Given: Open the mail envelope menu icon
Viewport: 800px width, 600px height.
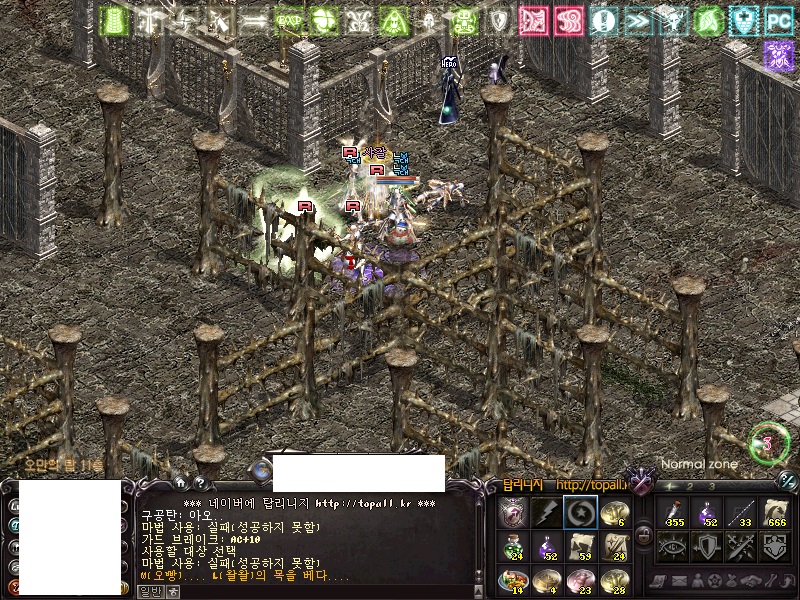Looking at the screenshot, I should click(x=678, y=581).
